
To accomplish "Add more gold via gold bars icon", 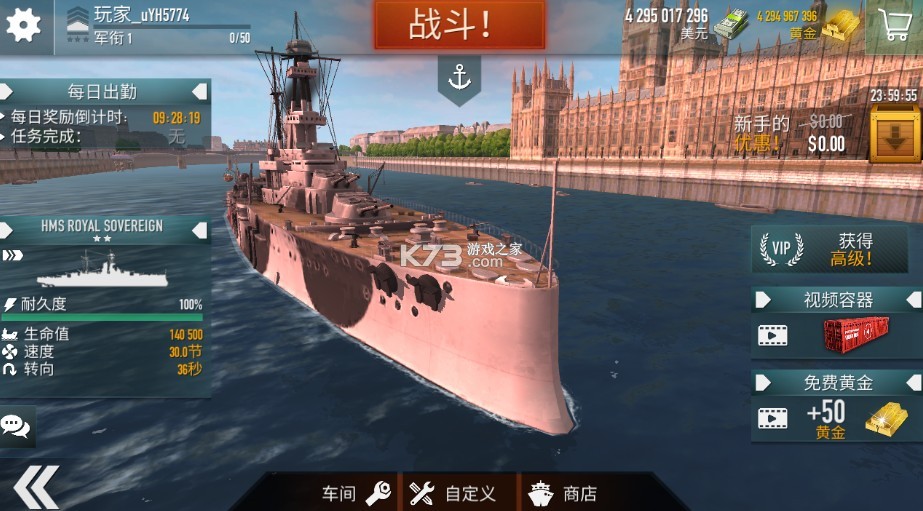I will (x=840, y=23).
